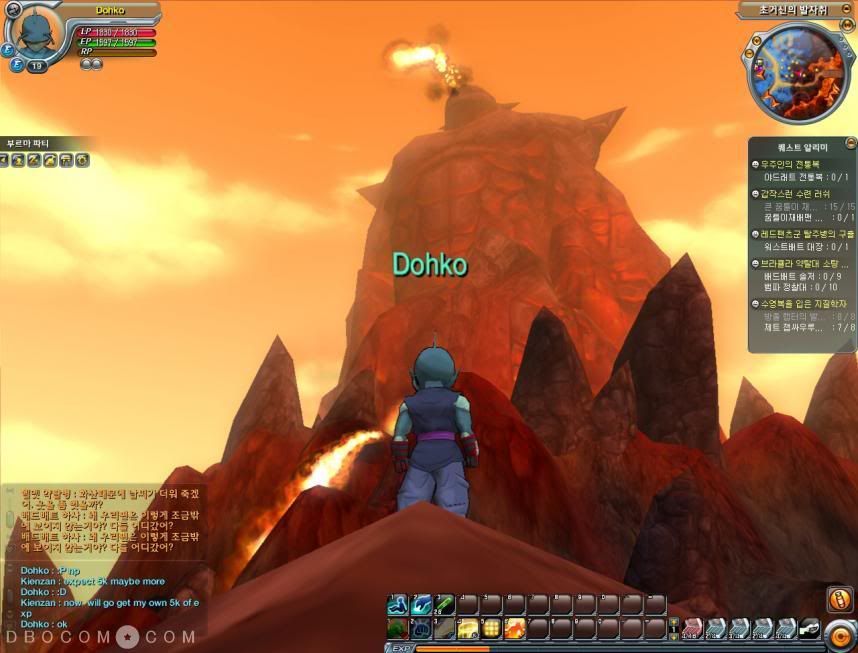
Task: Click the chat log window
Action: (100, 560)
